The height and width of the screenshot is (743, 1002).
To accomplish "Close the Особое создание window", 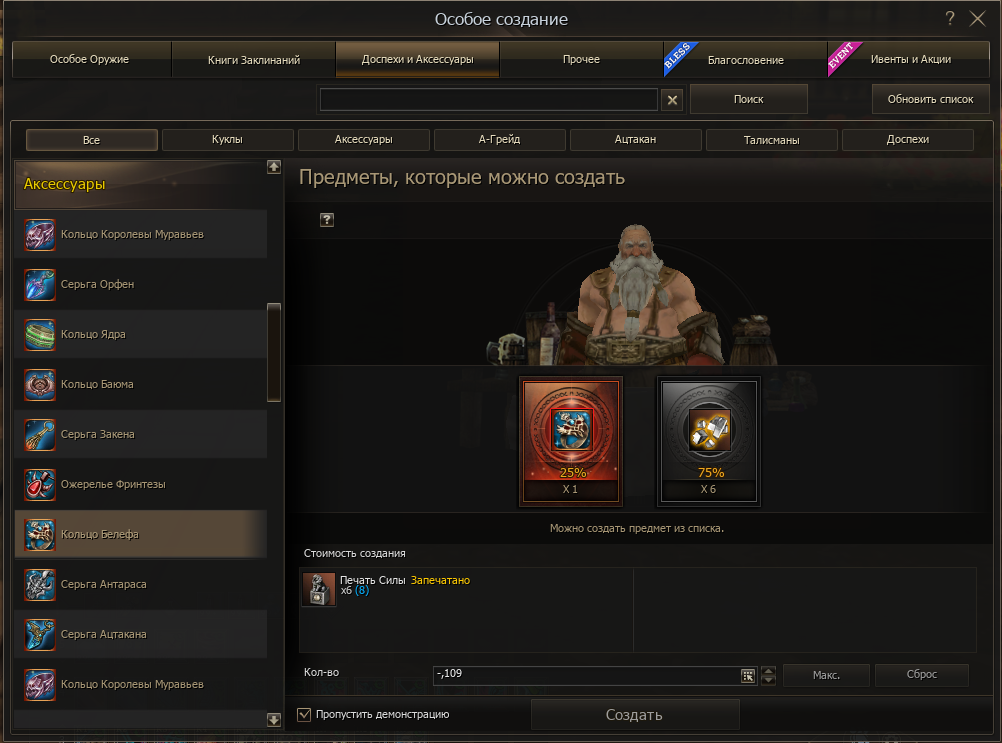I will click(978, 19).
